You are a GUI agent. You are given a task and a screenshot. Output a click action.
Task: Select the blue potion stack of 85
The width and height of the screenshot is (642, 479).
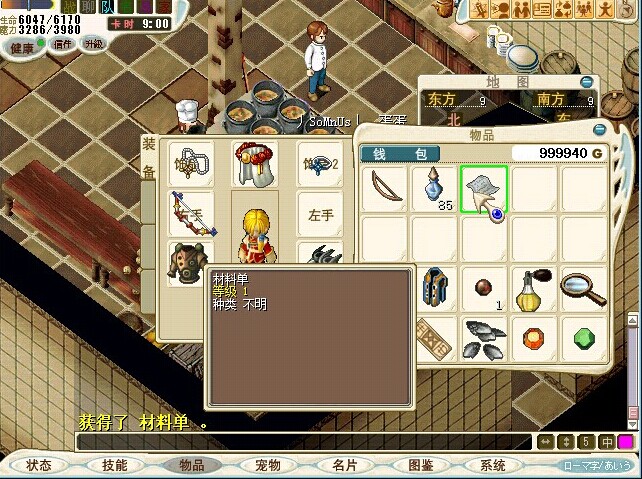[x=434, y=189]
